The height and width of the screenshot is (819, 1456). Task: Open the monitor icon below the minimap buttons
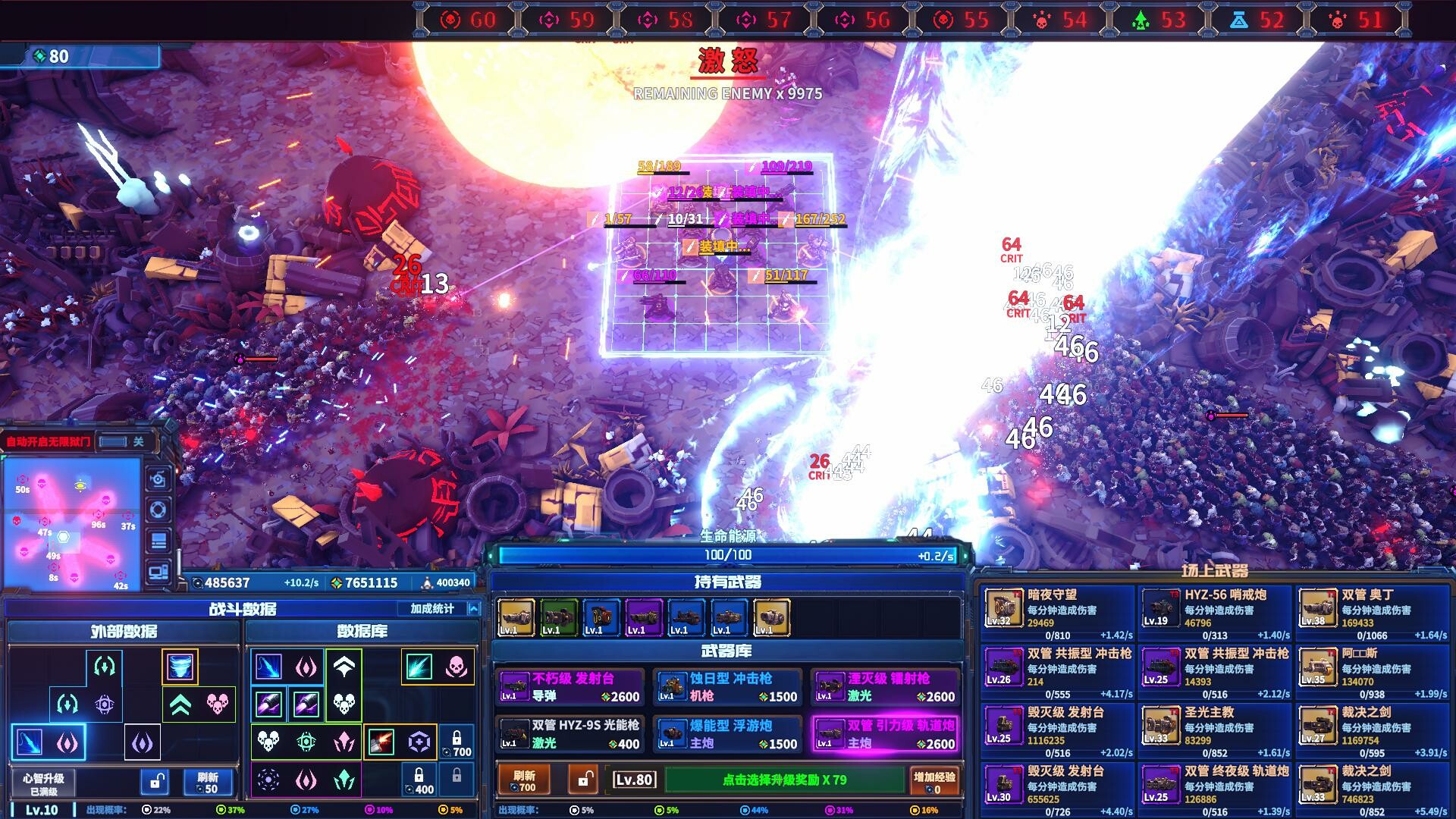(158, 572)
